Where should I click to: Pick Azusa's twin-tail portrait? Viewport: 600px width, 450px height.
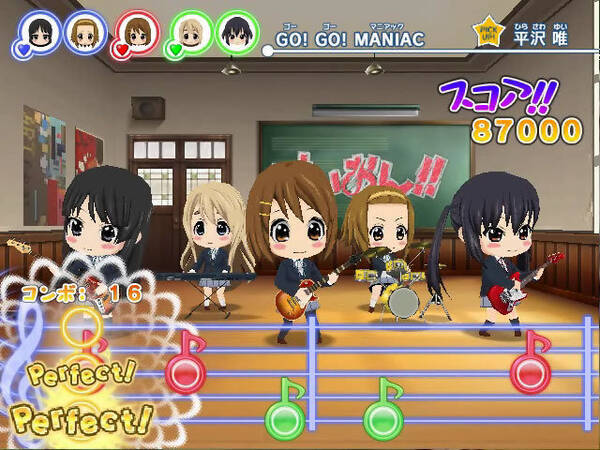pyautogui.click(x=238, y=32)
